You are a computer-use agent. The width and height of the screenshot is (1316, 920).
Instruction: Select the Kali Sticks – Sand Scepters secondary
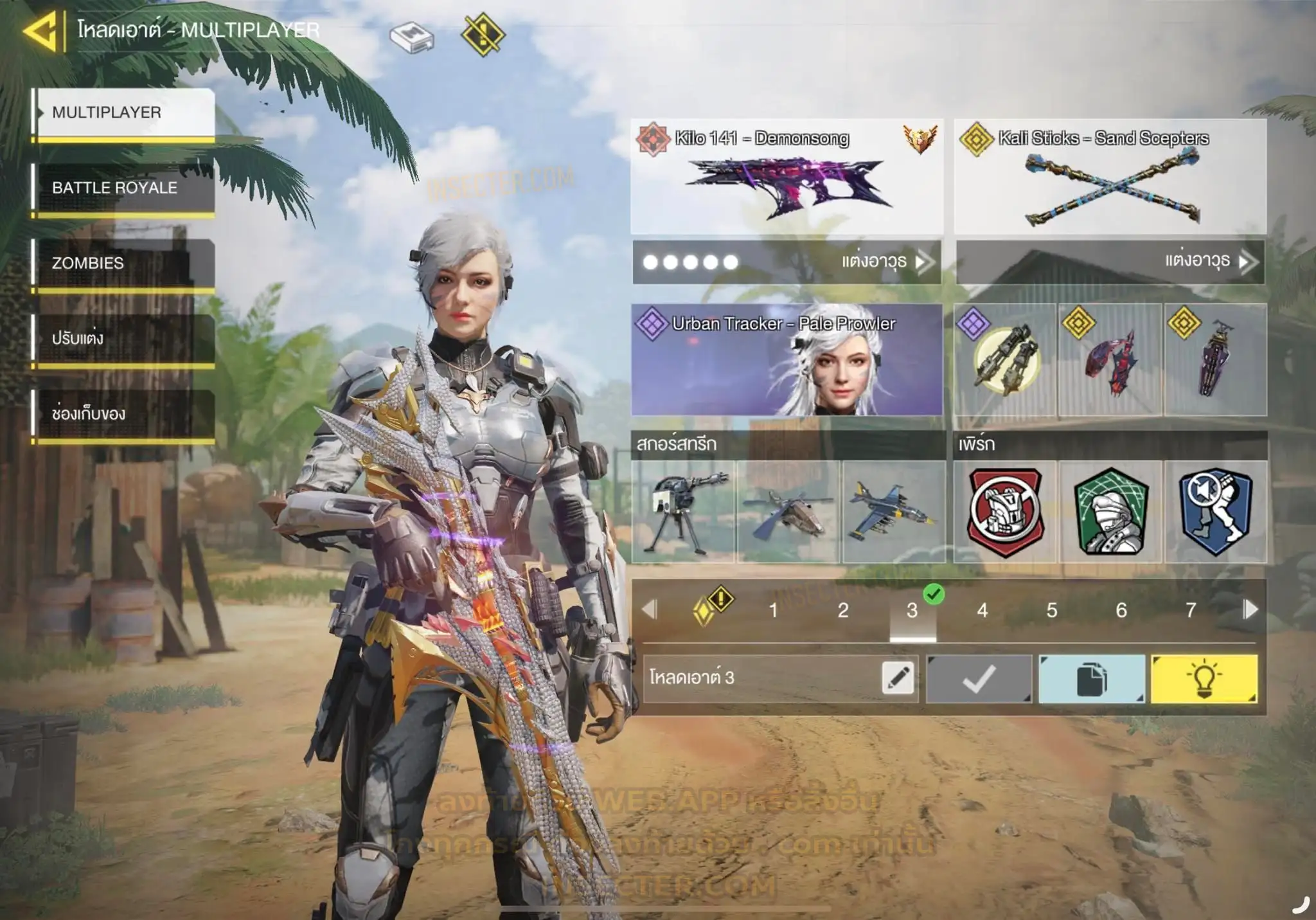(1110, 177)
